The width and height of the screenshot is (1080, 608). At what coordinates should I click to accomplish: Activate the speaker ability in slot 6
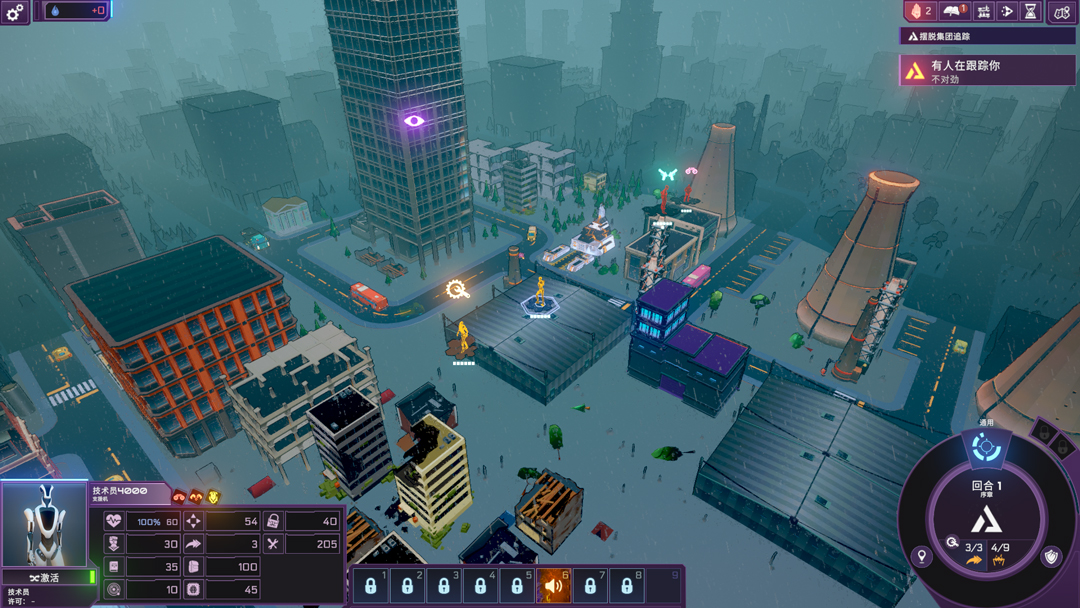tap(553, 586)
